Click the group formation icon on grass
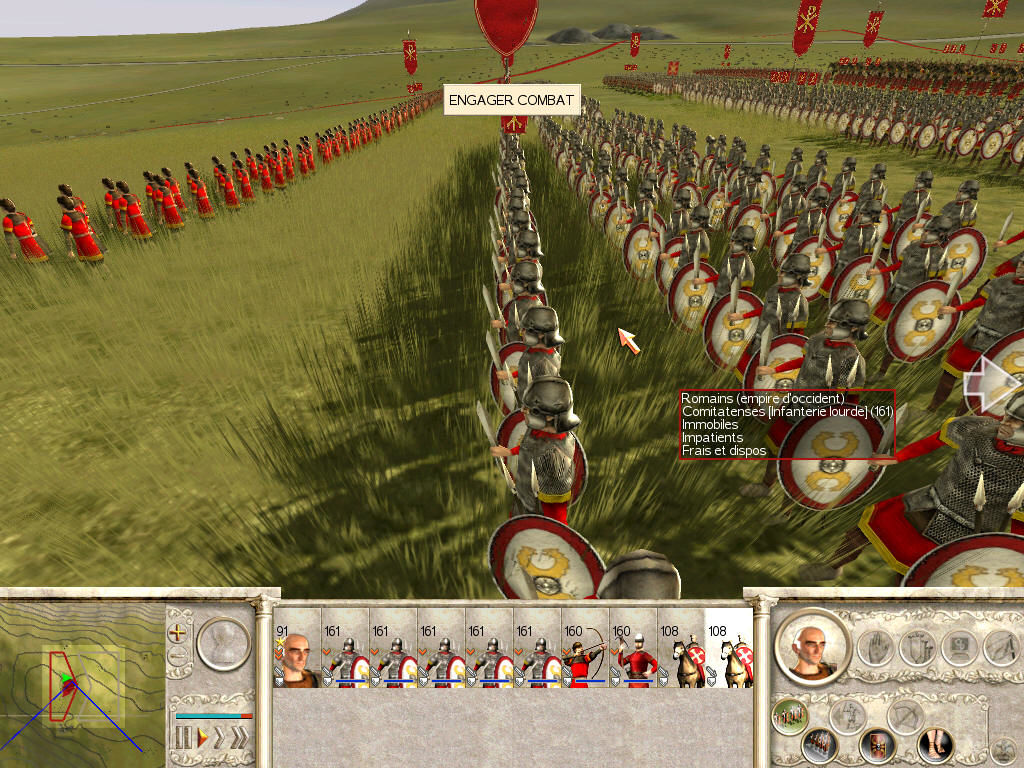Image resolution: width=1024 pixels, height=768 pixels. 789,716
